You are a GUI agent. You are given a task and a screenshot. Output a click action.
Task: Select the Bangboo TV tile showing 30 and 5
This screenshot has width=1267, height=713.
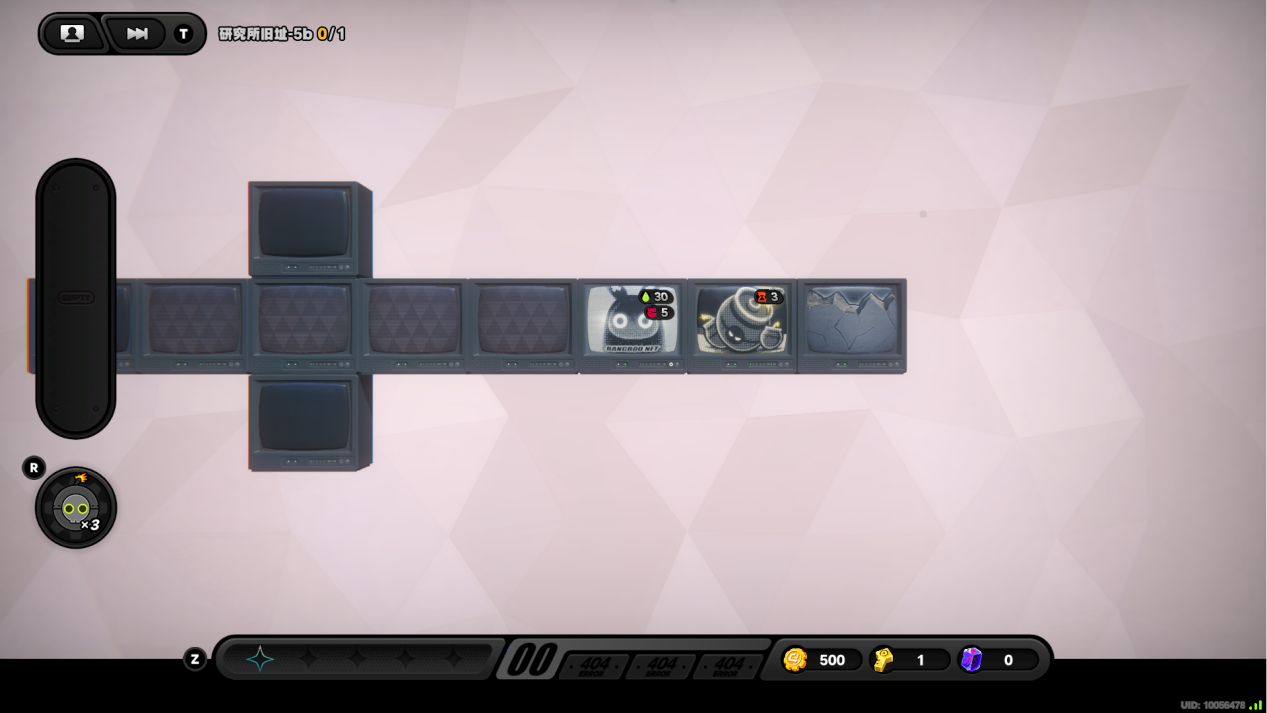[x=632, y=322]
